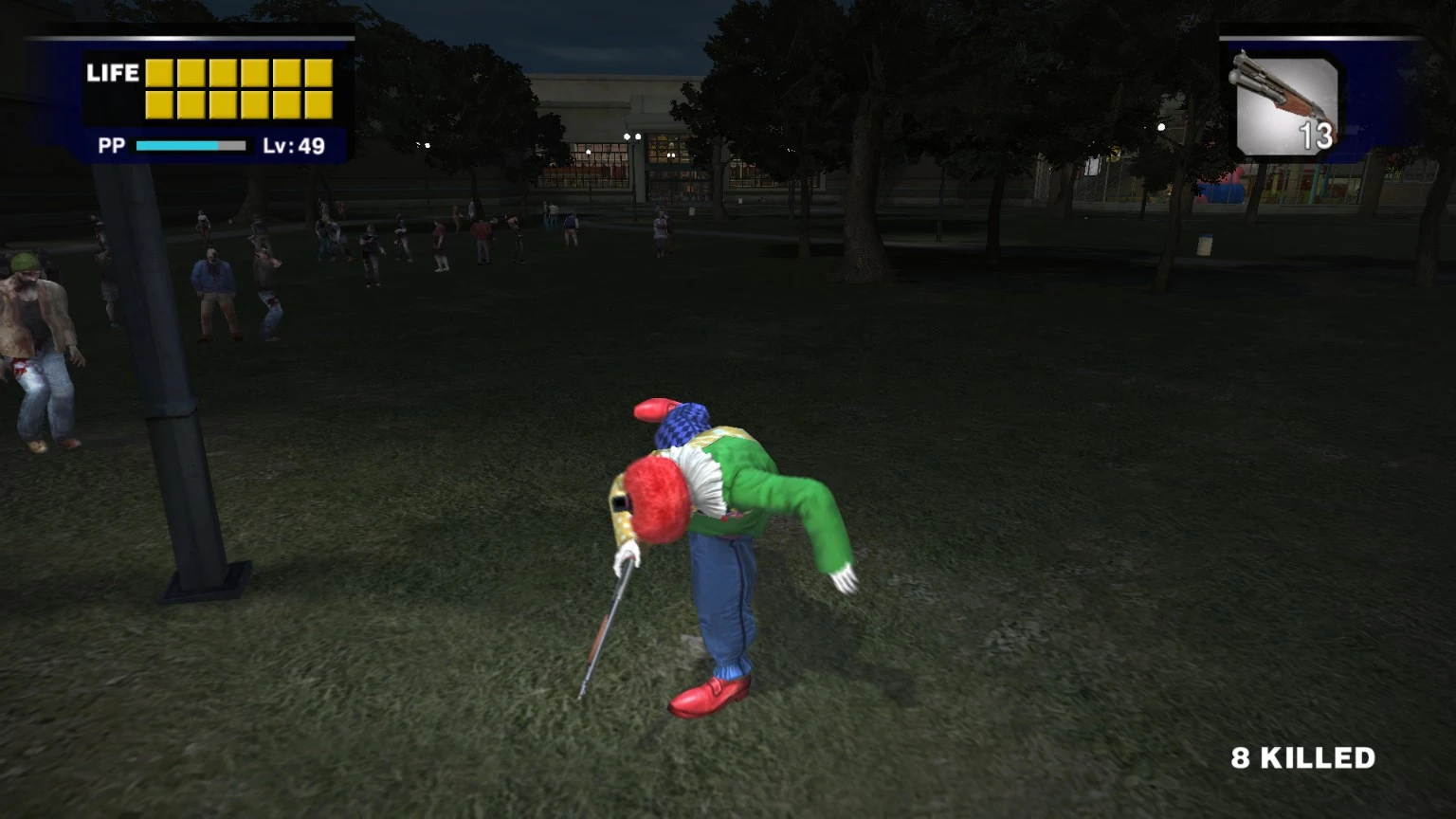
Task: Click the last yellow health block
Action: [x=317, y=104]
